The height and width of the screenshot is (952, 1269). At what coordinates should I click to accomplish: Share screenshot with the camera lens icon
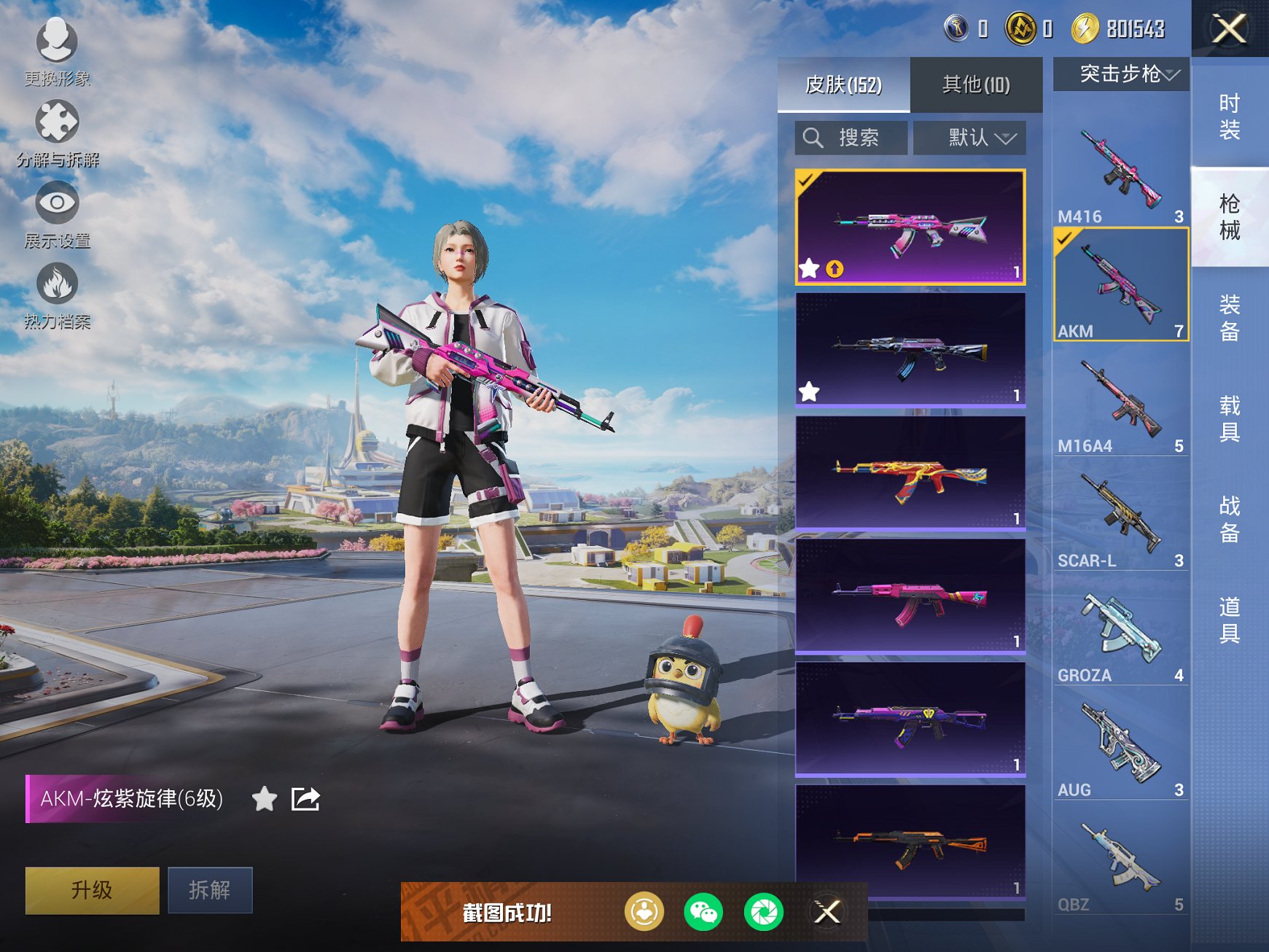click(763, 913)
